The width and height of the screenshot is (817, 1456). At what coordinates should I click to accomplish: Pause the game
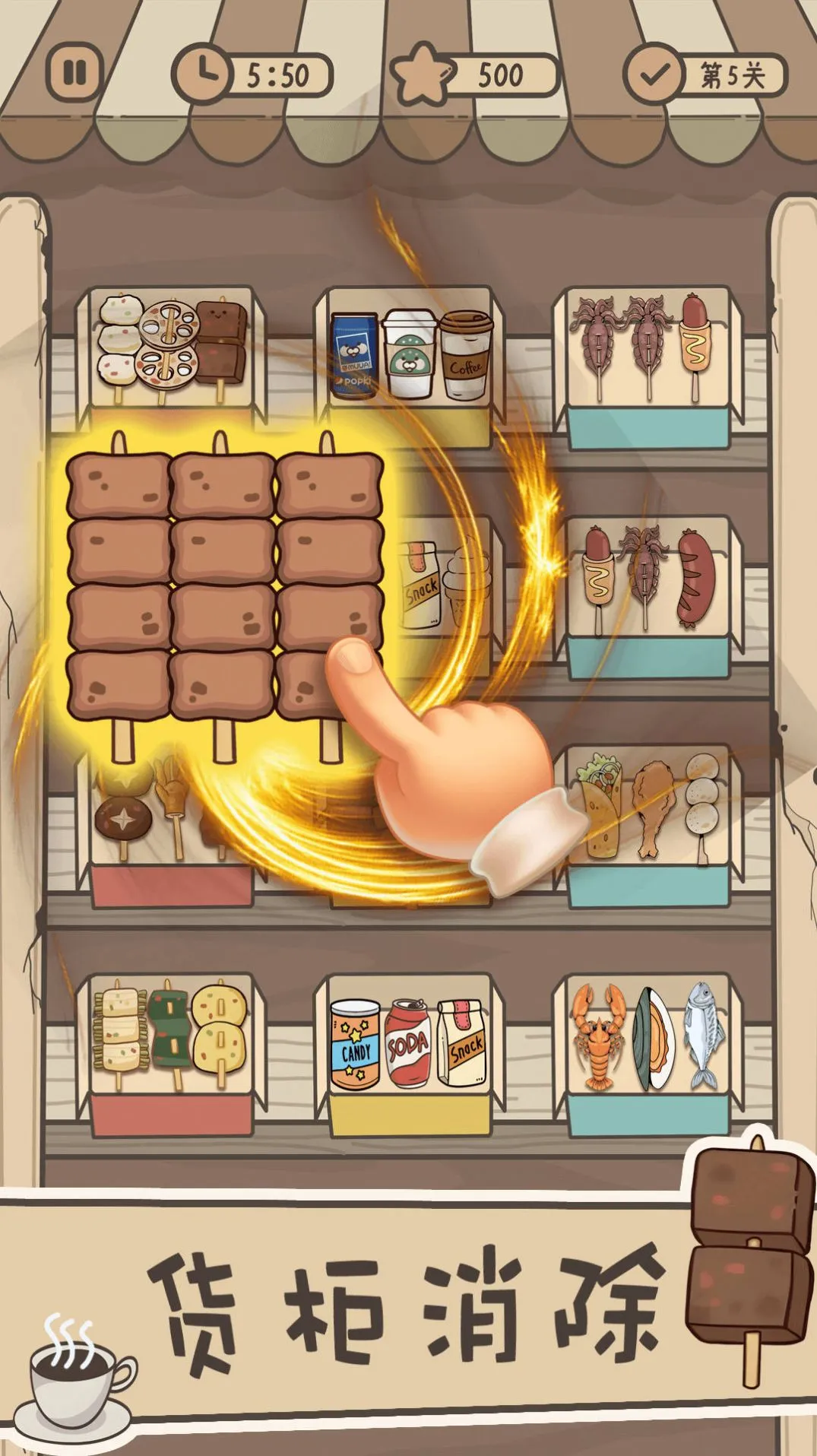(x=74, y=74)
